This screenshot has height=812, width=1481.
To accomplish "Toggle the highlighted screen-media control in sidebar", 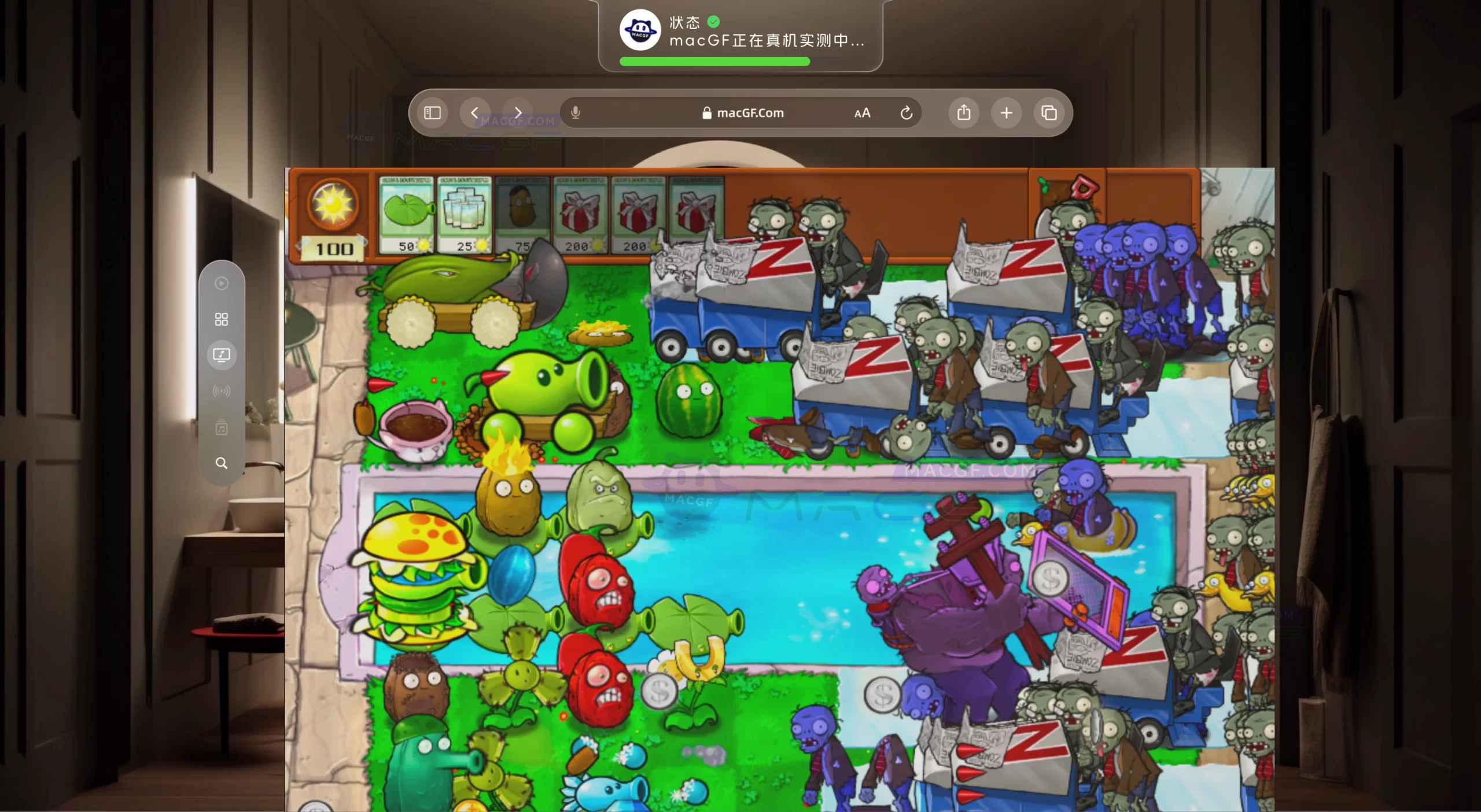I will tap(222, 355).
